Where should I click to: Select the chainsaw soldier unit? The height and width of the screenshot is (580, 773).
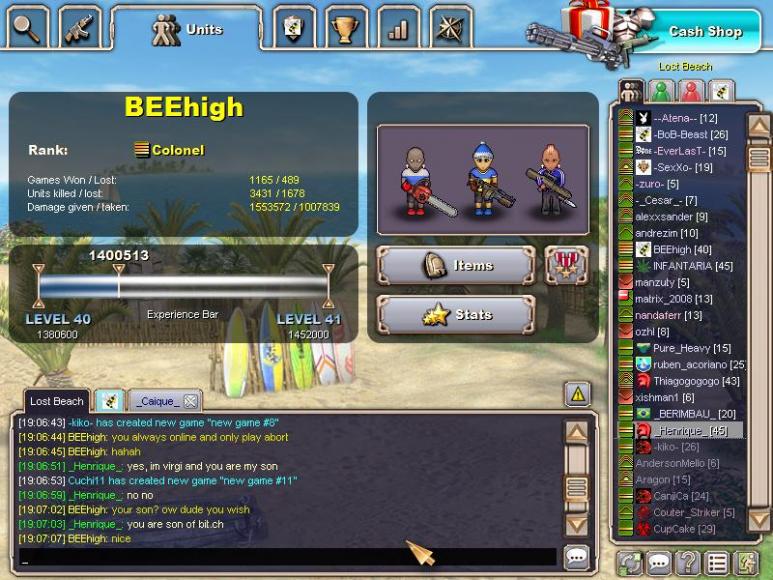(416, 180)
